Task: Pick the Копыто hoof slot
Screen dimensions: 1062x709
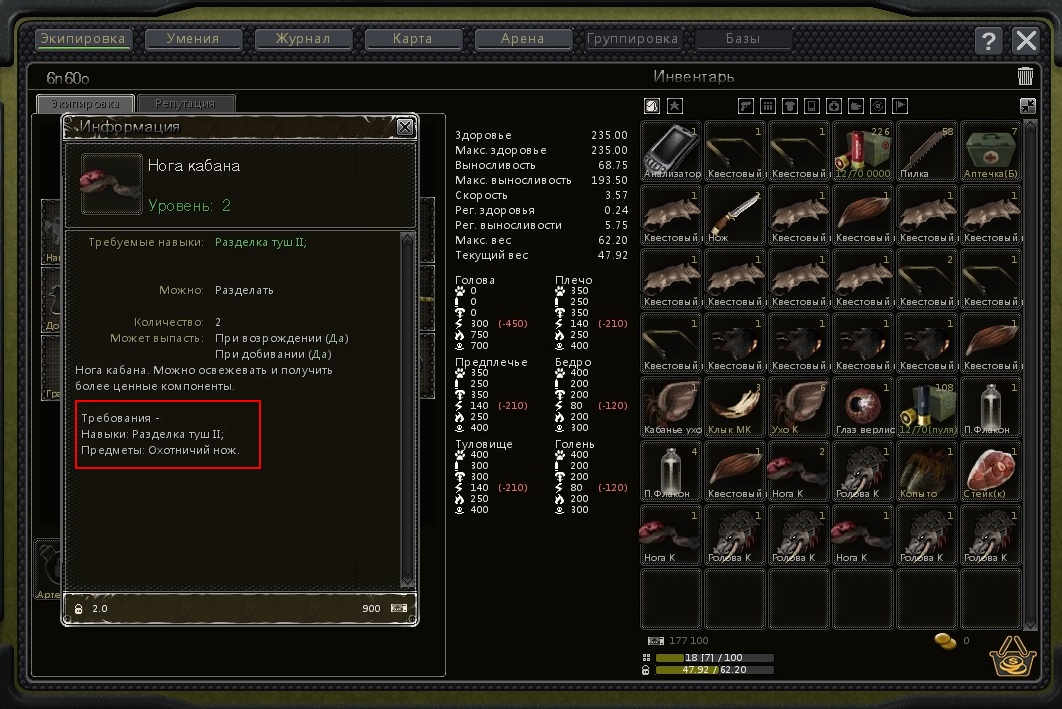Action: pos(927,471)
